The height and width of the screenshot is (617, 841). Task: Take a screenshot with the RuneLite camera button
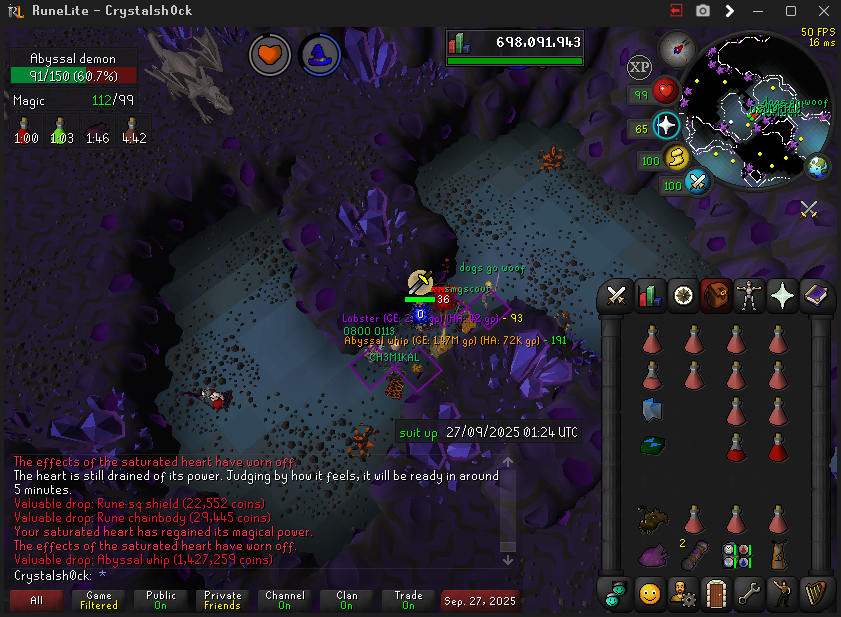703,11
